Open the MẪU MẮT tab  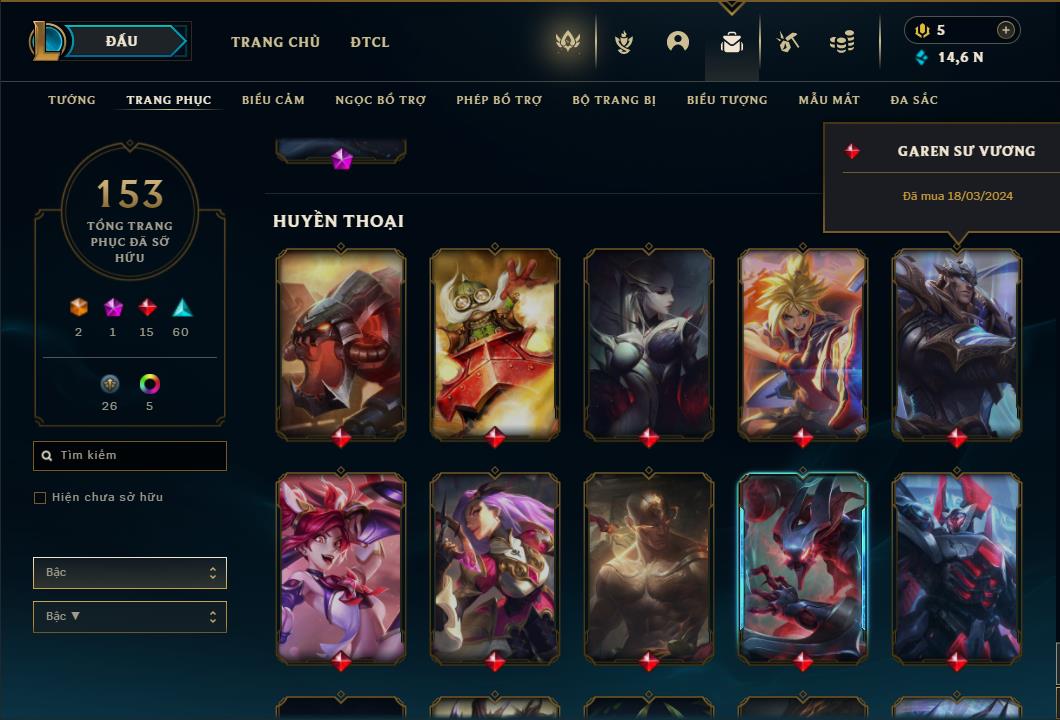(x=829, y=100)
